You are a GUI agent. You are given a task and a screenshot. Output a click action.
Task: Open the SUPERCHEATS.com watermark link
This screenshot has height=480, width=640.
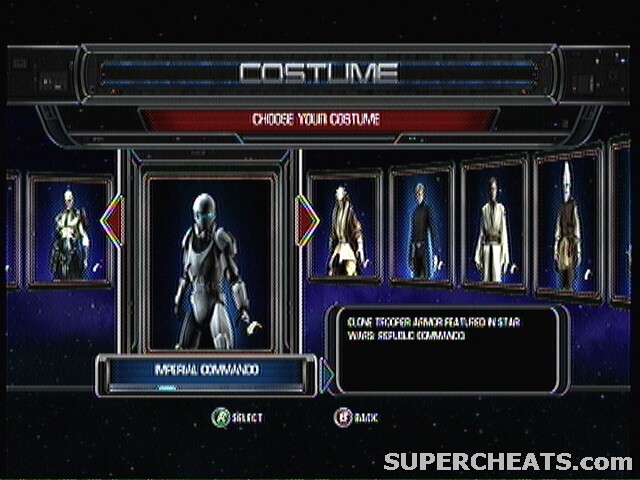coord(507,461)
